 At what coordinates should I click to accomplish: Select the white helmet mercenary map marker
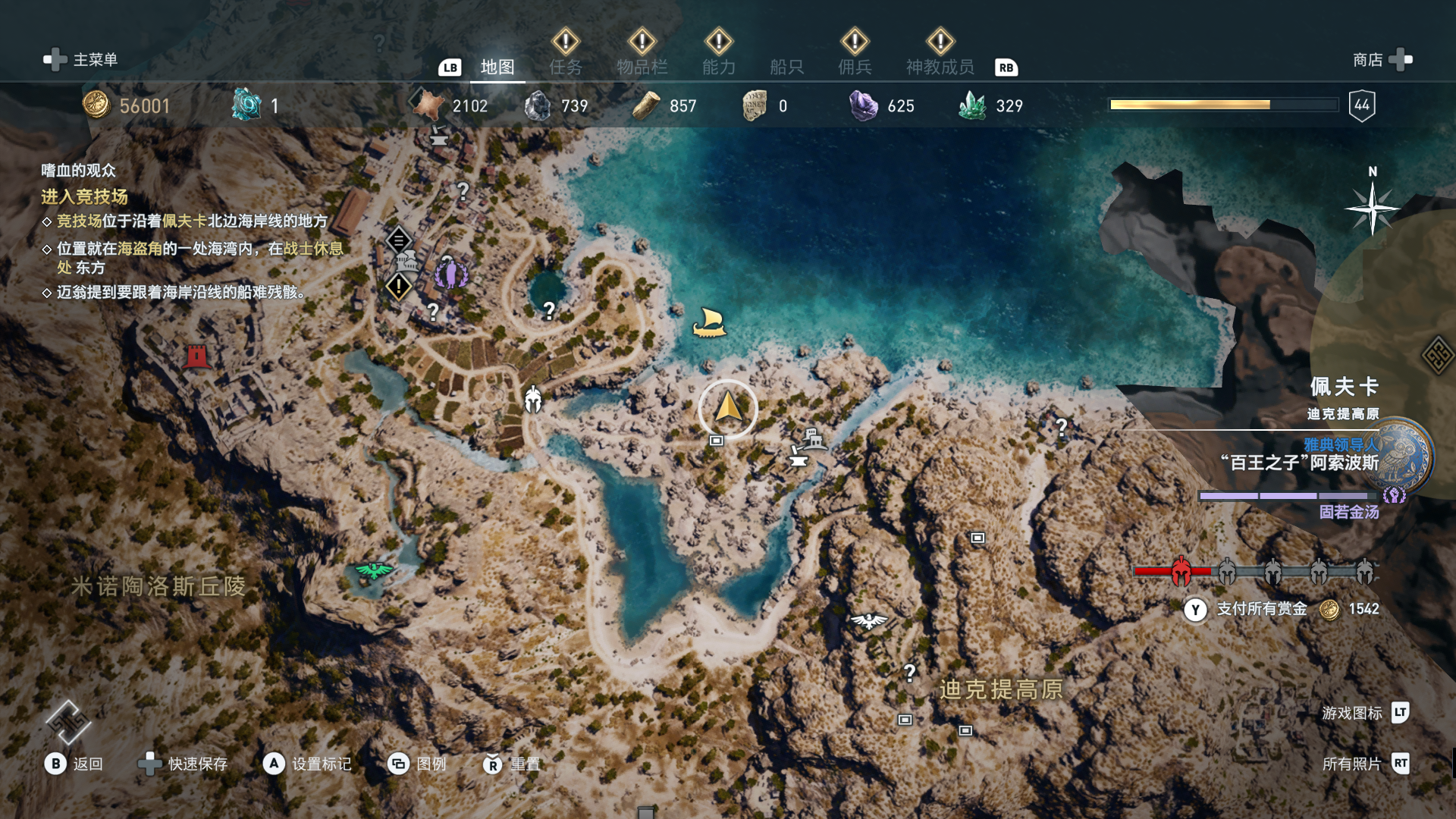(x=533, y=399)
